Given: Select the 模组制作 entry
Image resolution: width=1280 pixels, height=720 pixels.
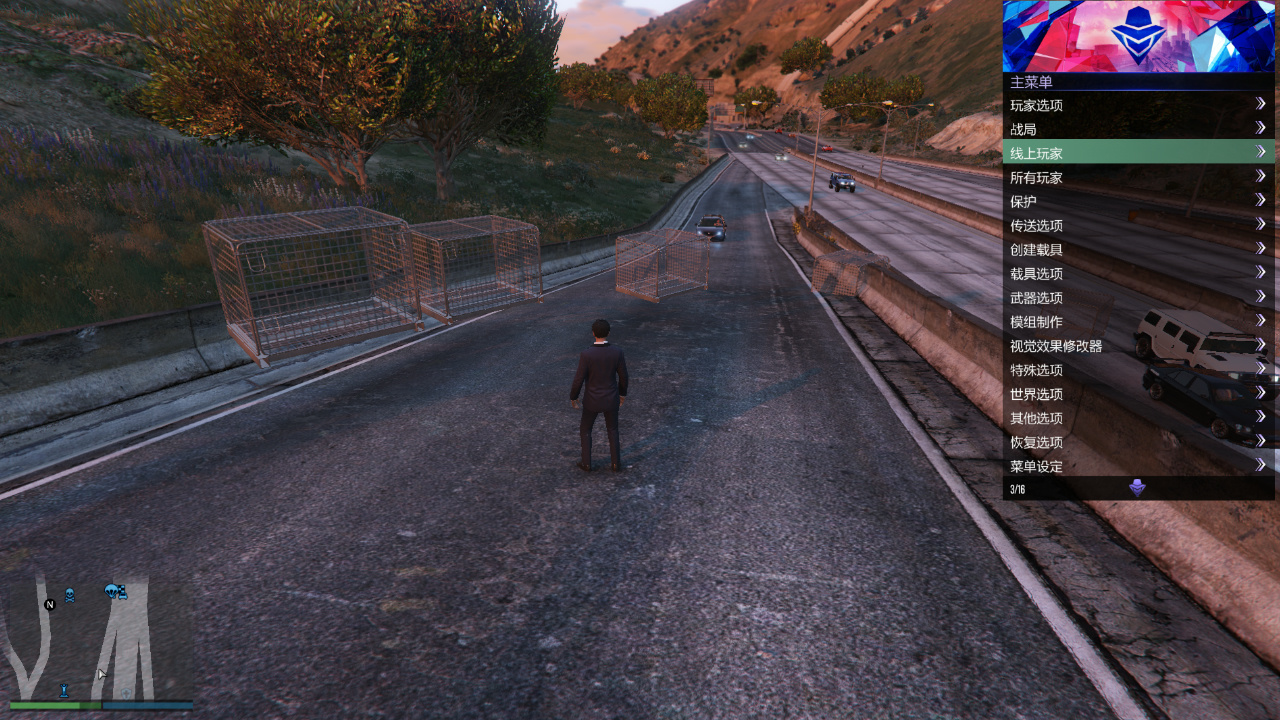Looking at the screenshot, I should (x=1138, y=321).
